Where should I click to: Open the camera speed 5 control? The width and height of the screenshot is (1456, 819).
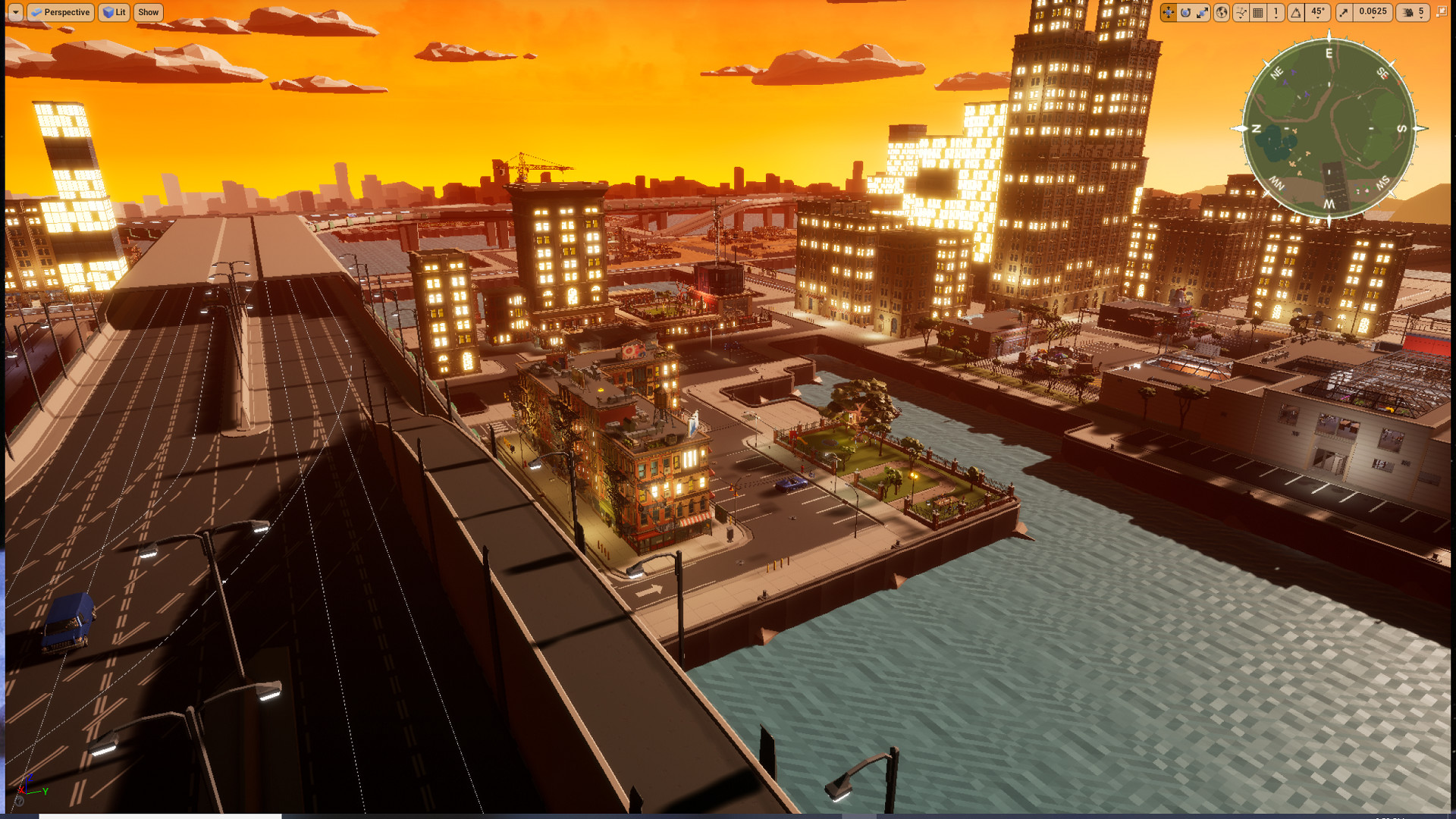click(x=1420, y=12)
